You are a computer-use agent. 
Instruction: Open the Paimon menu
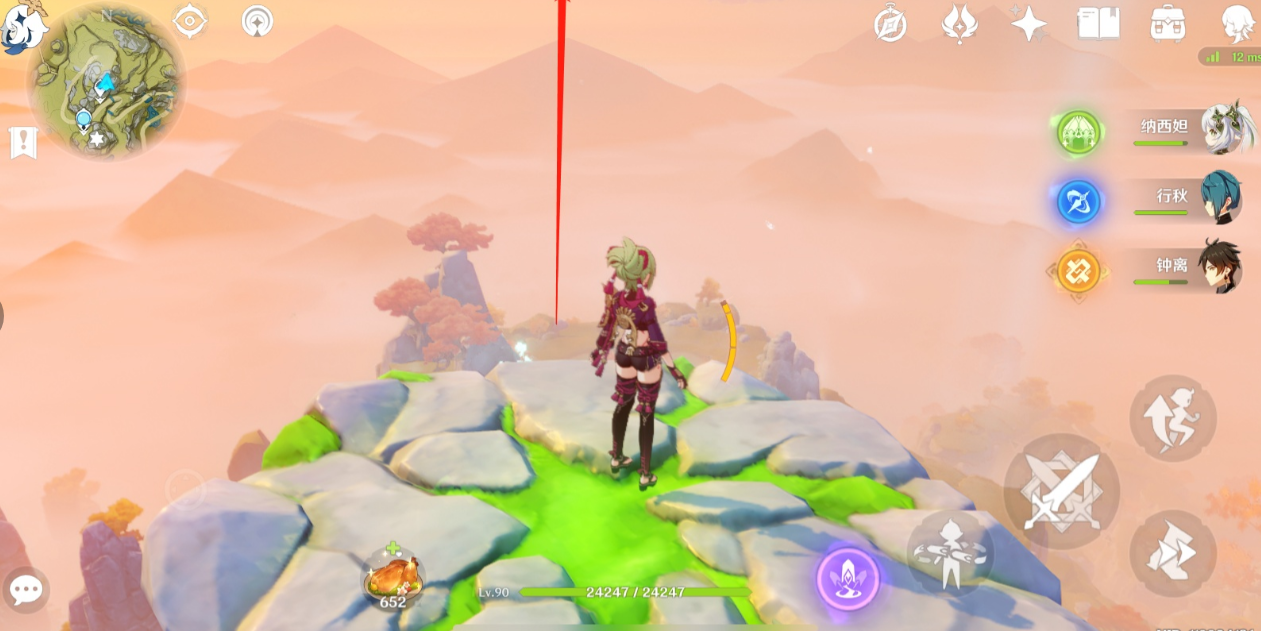click(x=20, y=26)
